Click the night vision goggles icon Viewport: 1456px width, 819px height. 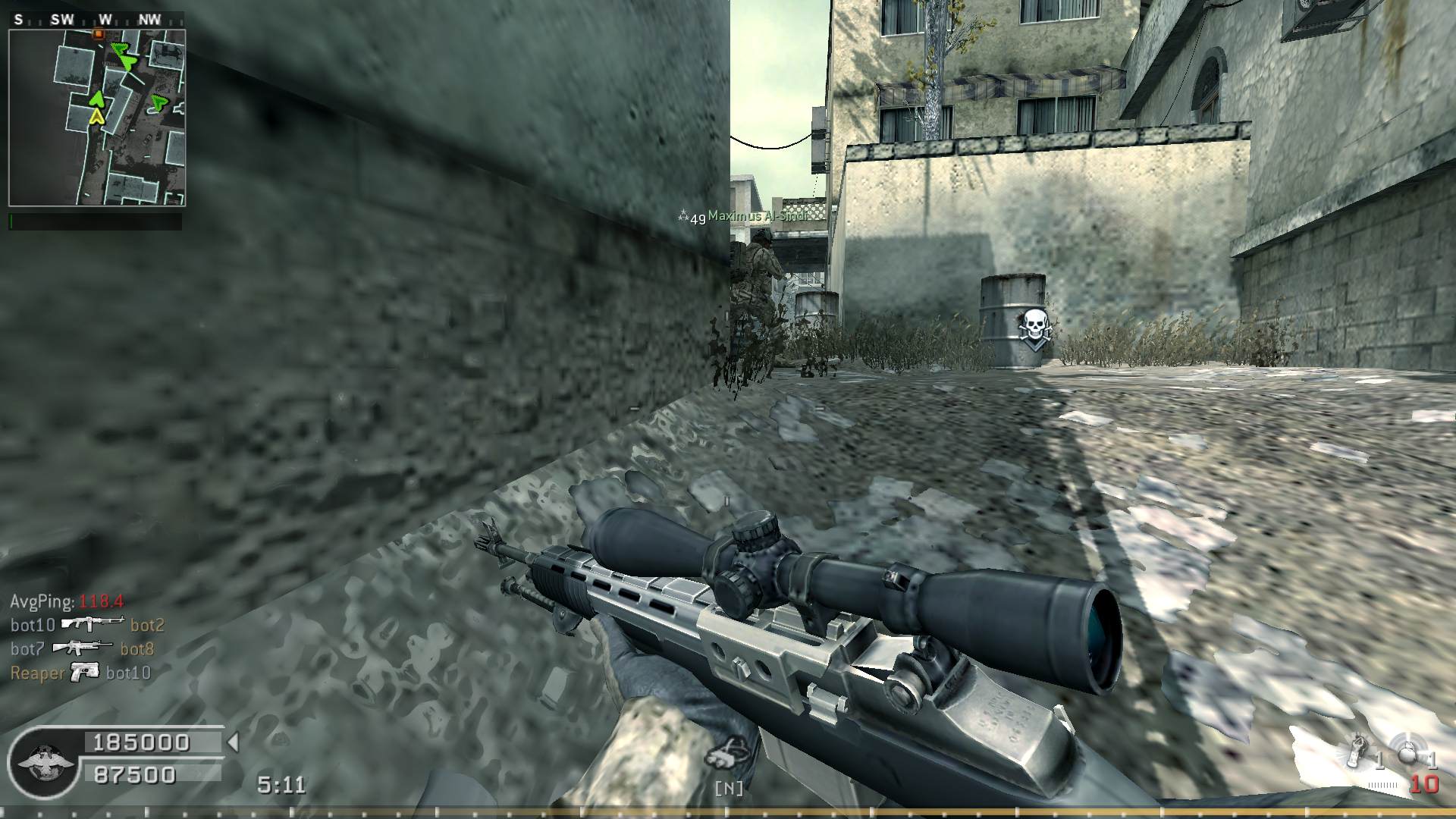pyautogui.click(x=728, y=753)
